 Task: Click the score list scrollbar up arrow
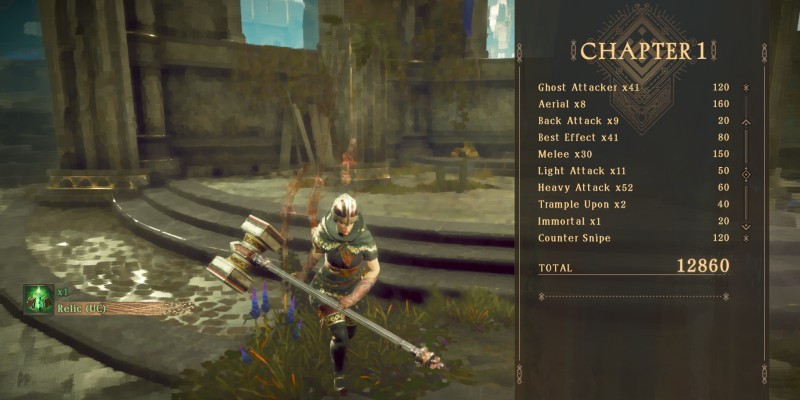point(746,122)
